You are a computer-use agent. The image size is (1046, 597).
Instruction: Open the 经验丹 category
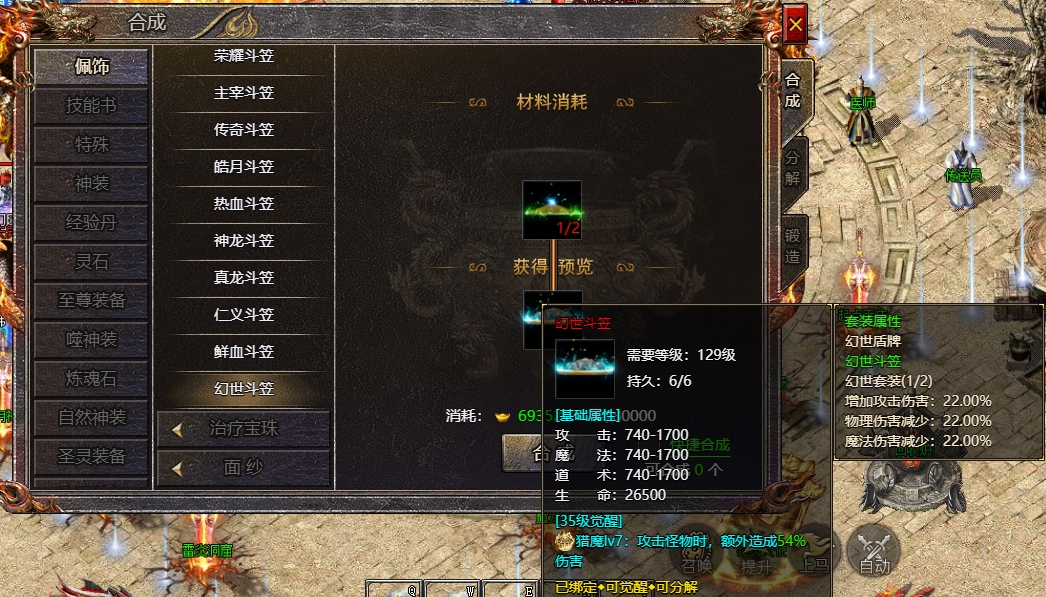[92, 223]
